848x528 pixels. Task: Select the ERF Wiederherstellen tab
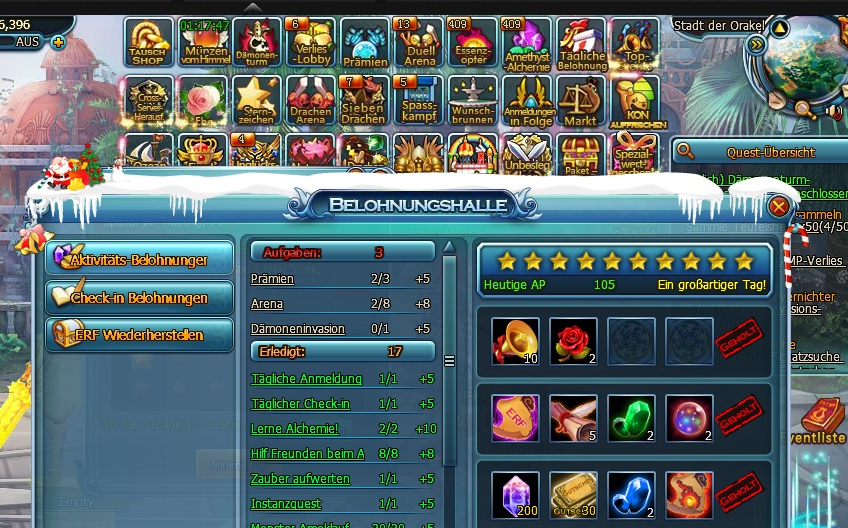139,335
